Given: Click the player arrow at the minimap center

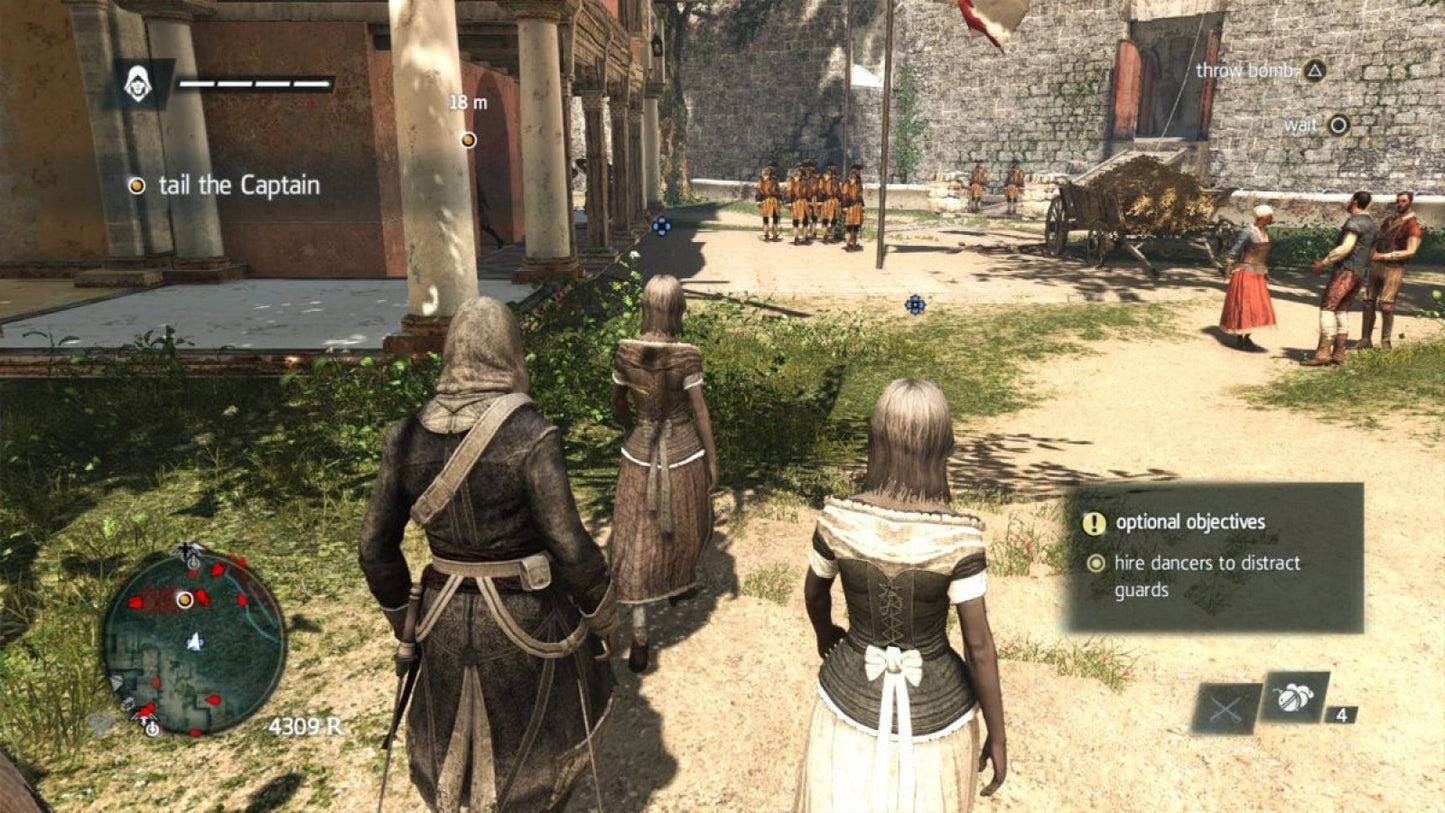Looking at the screenshot, I should point(194,641).
